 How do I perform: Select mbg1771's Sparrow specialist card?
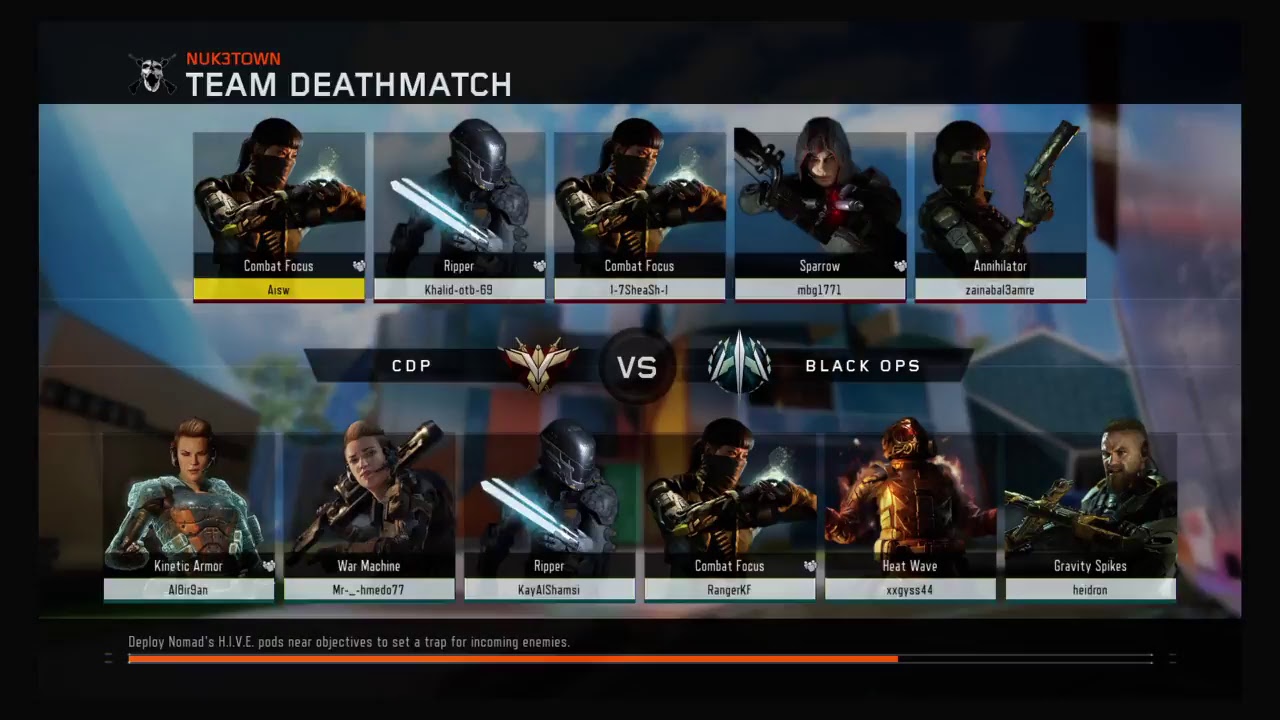coord(820,215)
